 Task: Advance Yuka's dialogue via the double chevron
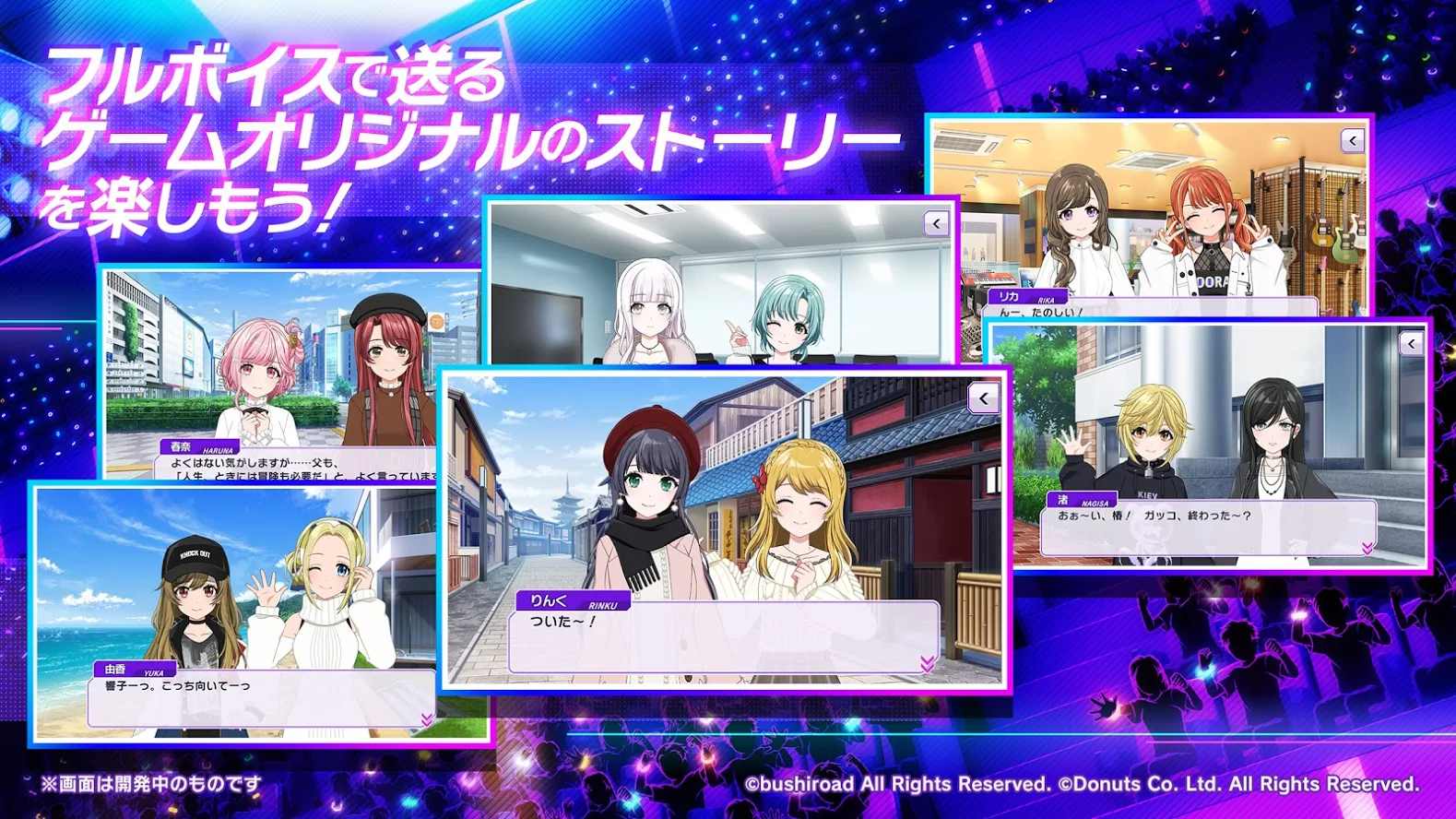[x=425, y=718]
